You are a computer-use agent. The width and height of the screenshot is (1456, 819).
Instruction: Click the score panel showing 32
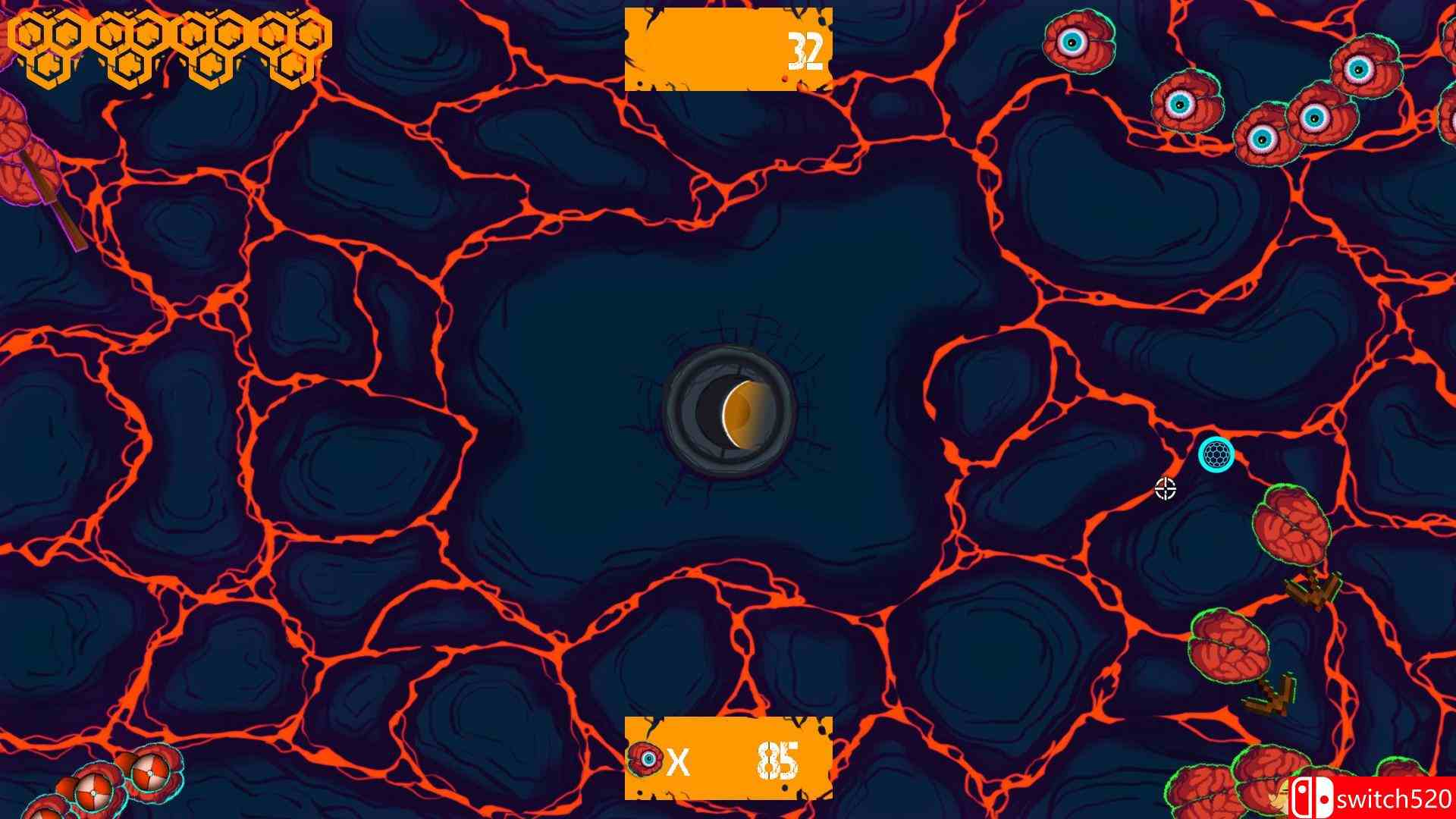click(730, 48)
